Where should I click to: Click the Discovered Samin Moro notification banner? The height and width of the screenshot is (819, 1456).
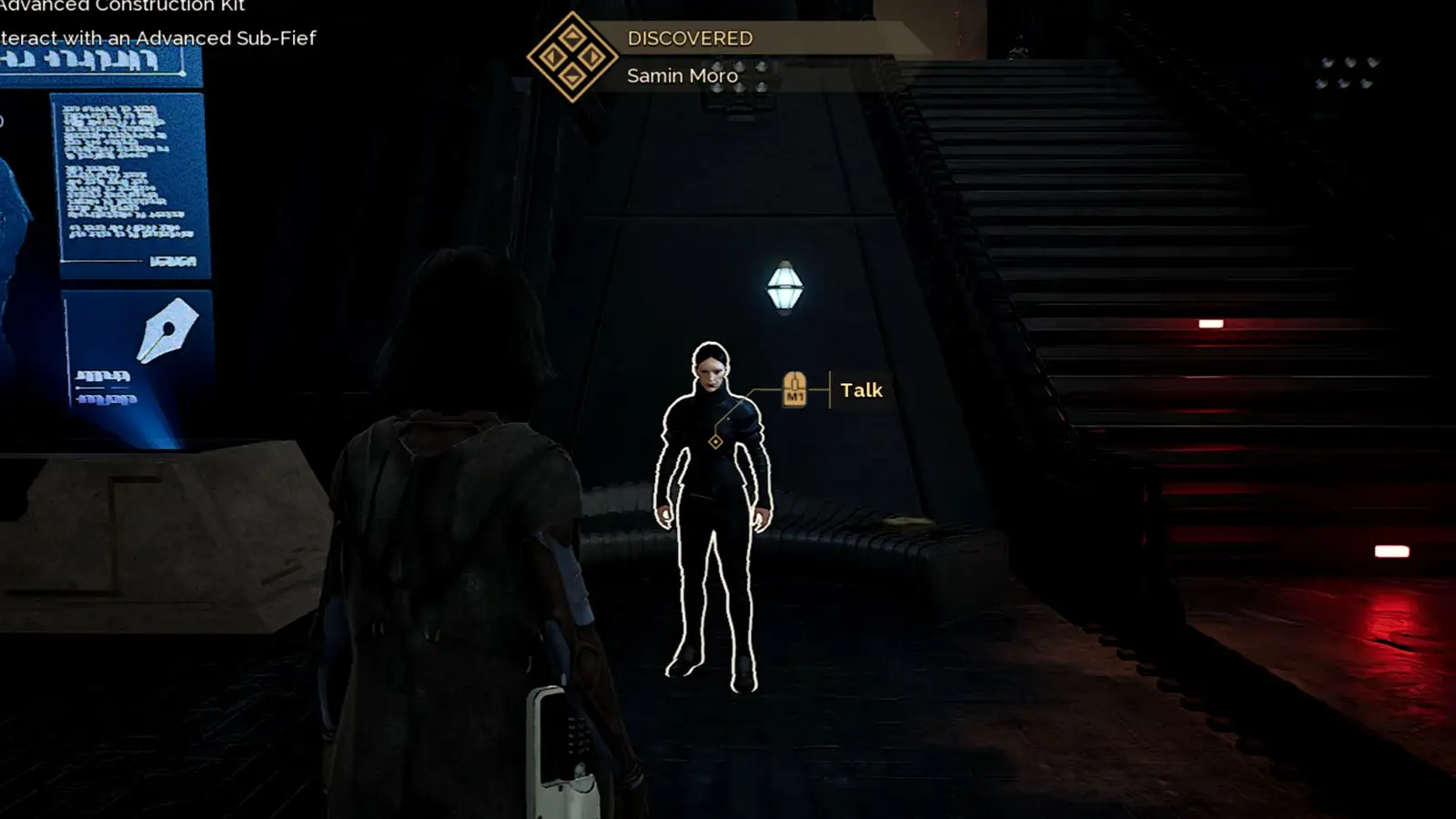coord(690,56)
